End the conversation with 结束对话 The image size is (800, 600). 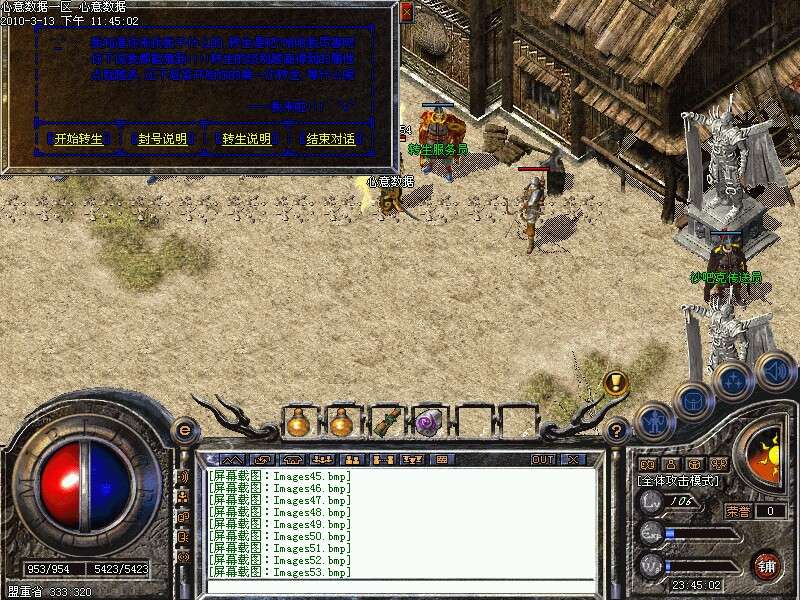pyautogui.click(x=330, y=139)
